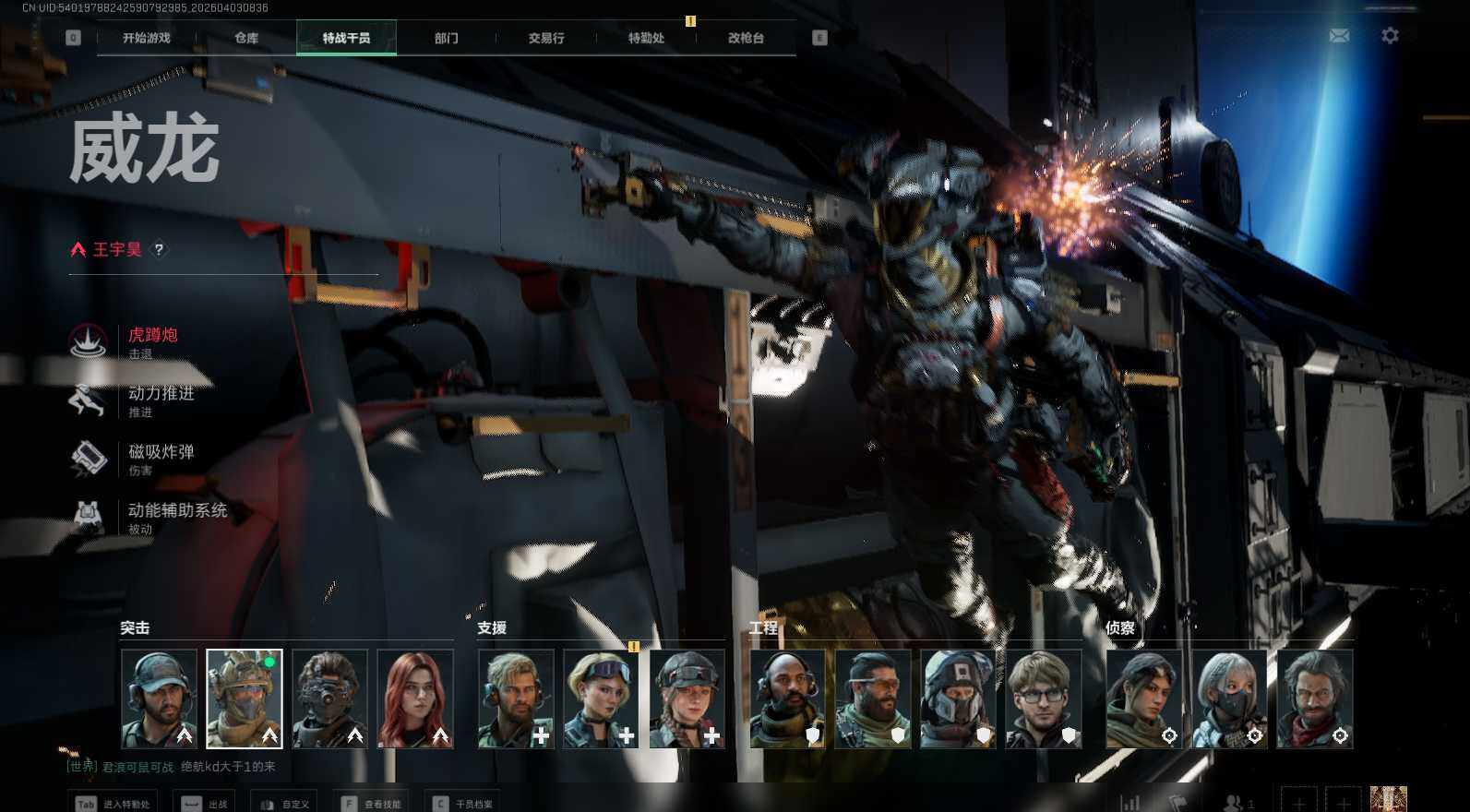The width and height of the screenshot is (1470, 812).
Task: View the 磁吸炸弹 skill
Action: (161, 453)
